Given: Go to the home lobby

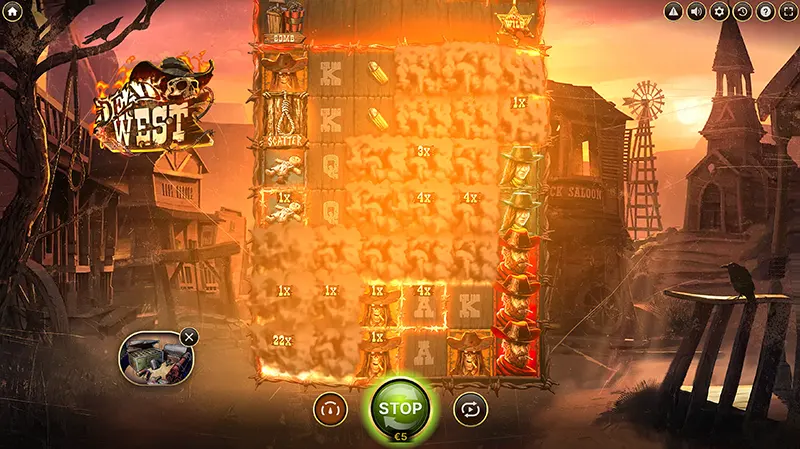Looking at the screenshot, I should click(x=12, y=11).
